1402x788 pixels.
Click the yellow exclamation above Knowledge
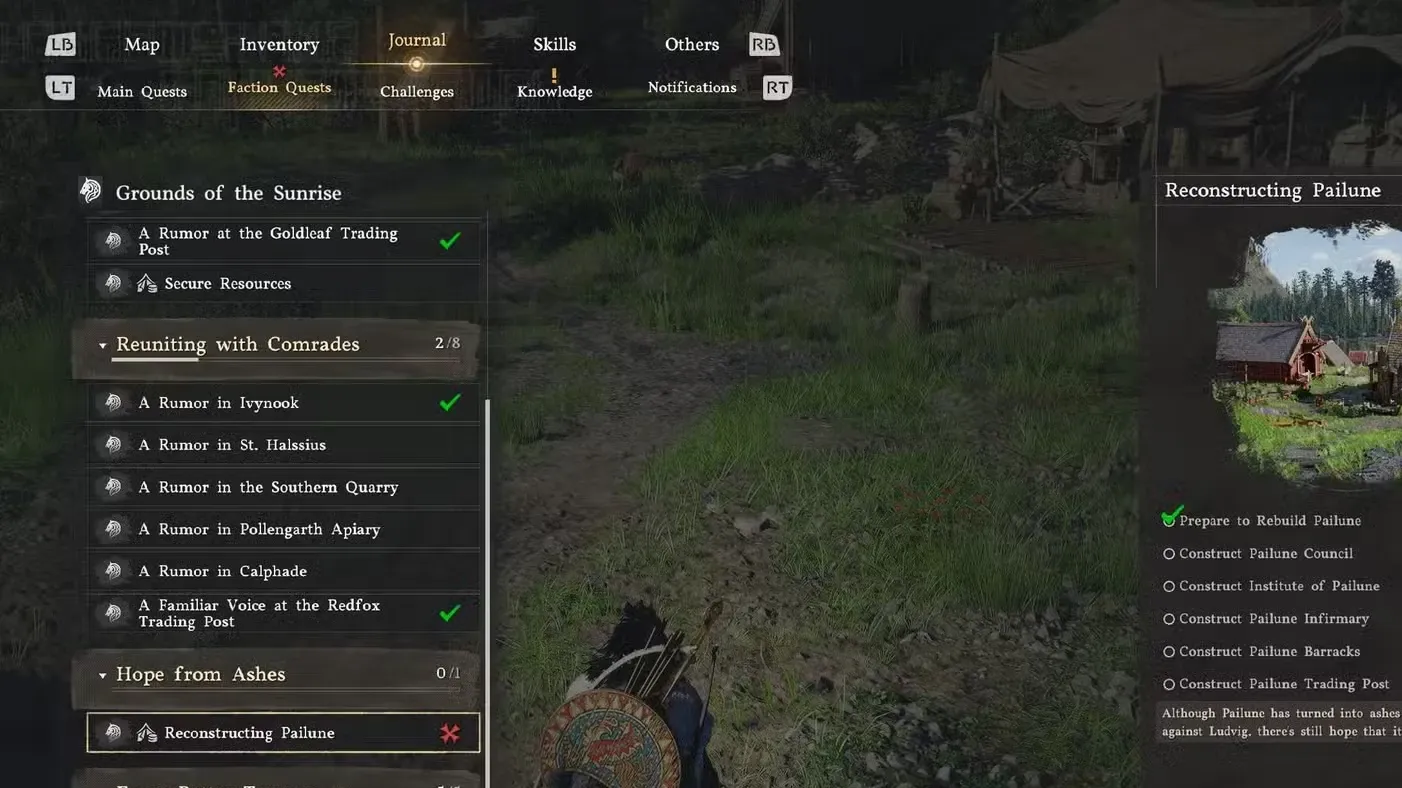tap(554, 71)
